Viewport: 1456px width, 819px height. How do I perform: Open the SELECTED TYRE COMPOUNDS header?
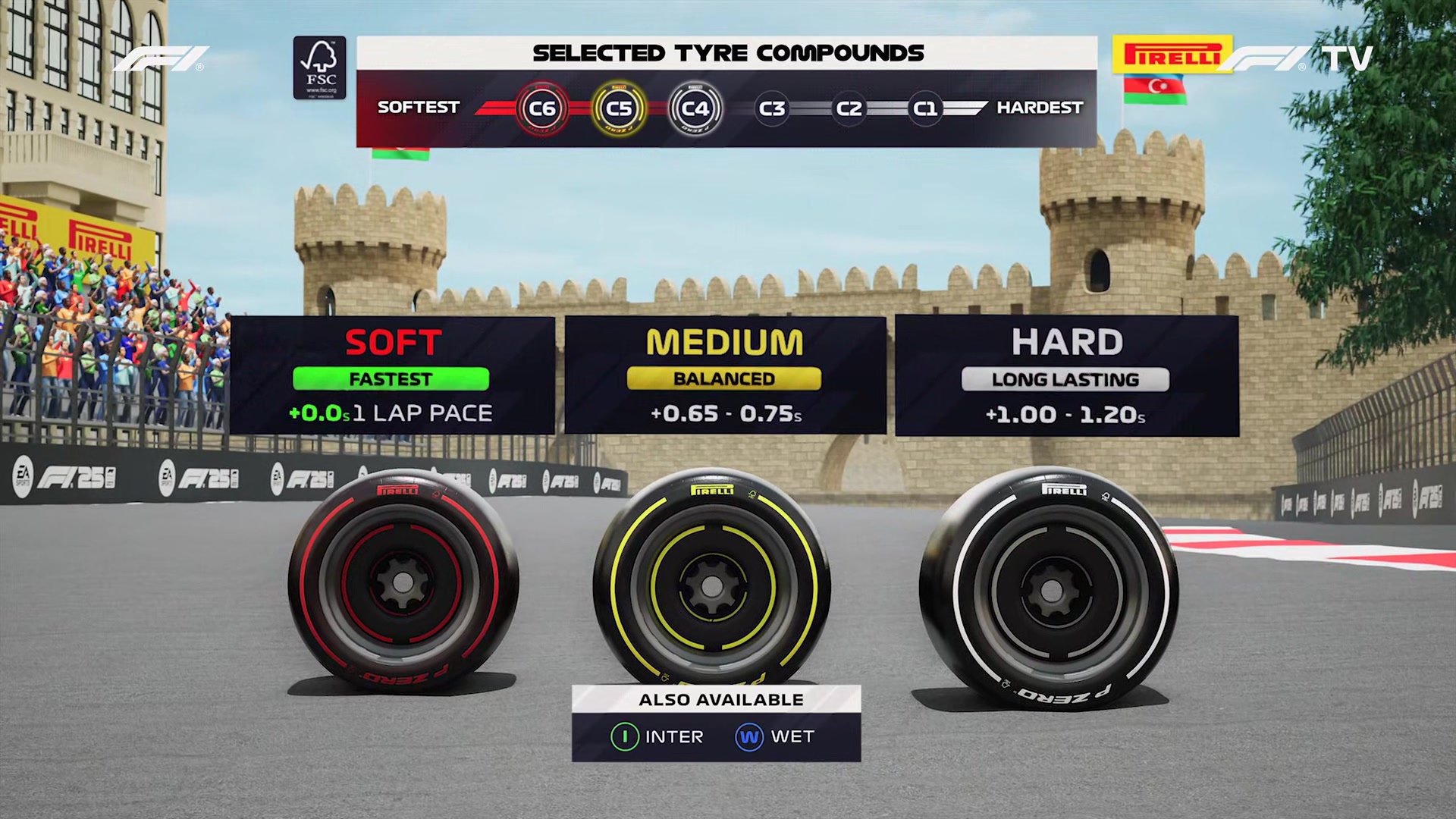point(726,53)
